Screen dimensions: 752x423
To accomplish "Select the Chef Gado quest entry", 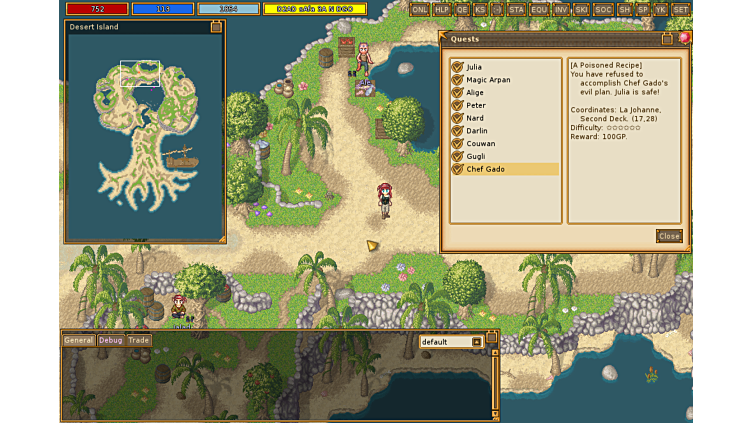I will pyautogui.click(x=504, y=169).
